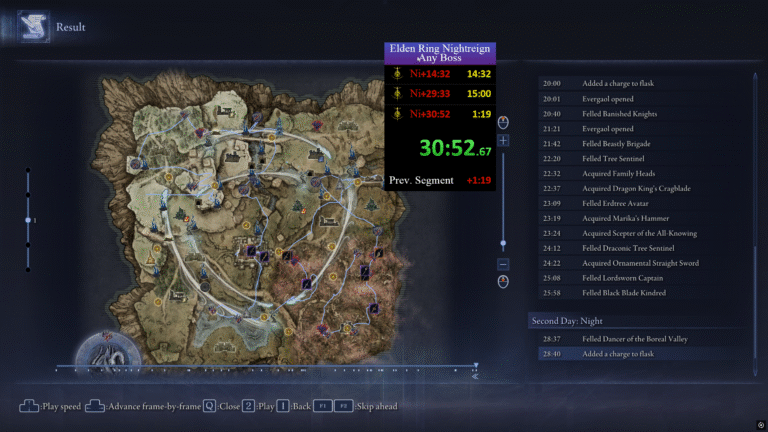
Task: Click the event log scrollbar
Action: (756, 220)
